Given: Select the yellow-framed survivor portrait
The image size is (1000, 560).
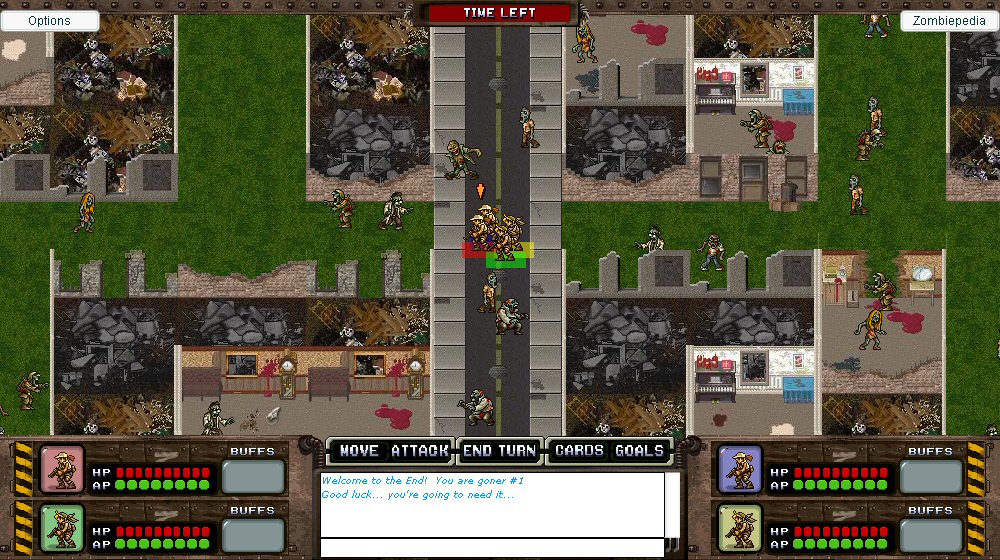Looking at the screenshot, I should click(x=740, y=527).
